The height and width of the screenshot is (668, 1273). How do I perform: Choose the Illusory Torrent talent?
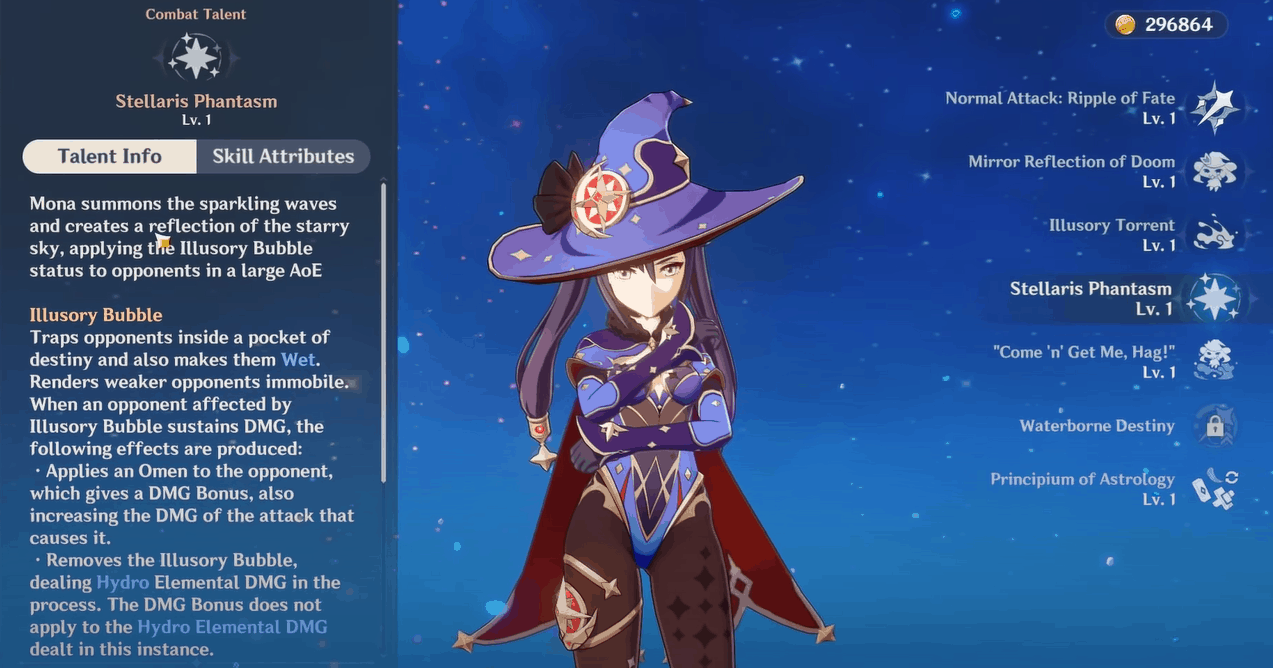click(x=1215, y=234)
